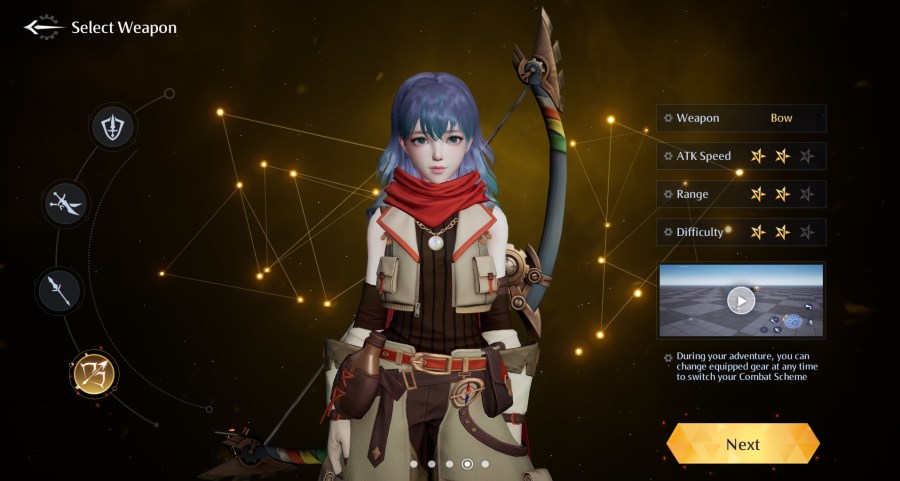This screenshot has width=900, height=481.
Task: Select the highlighted bow weapon icon
Action: point(94,373)
